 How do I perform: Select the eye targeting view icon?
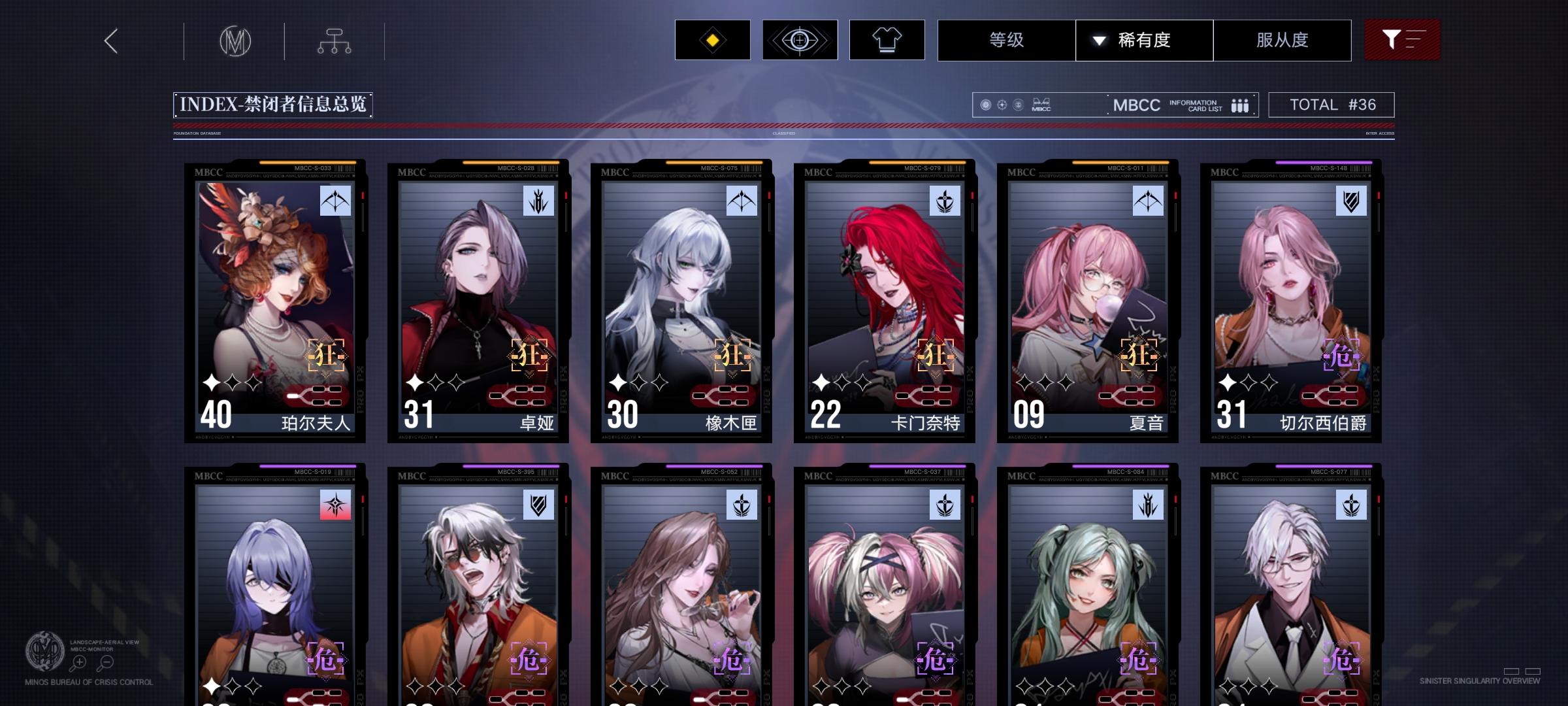click(800, 39)
